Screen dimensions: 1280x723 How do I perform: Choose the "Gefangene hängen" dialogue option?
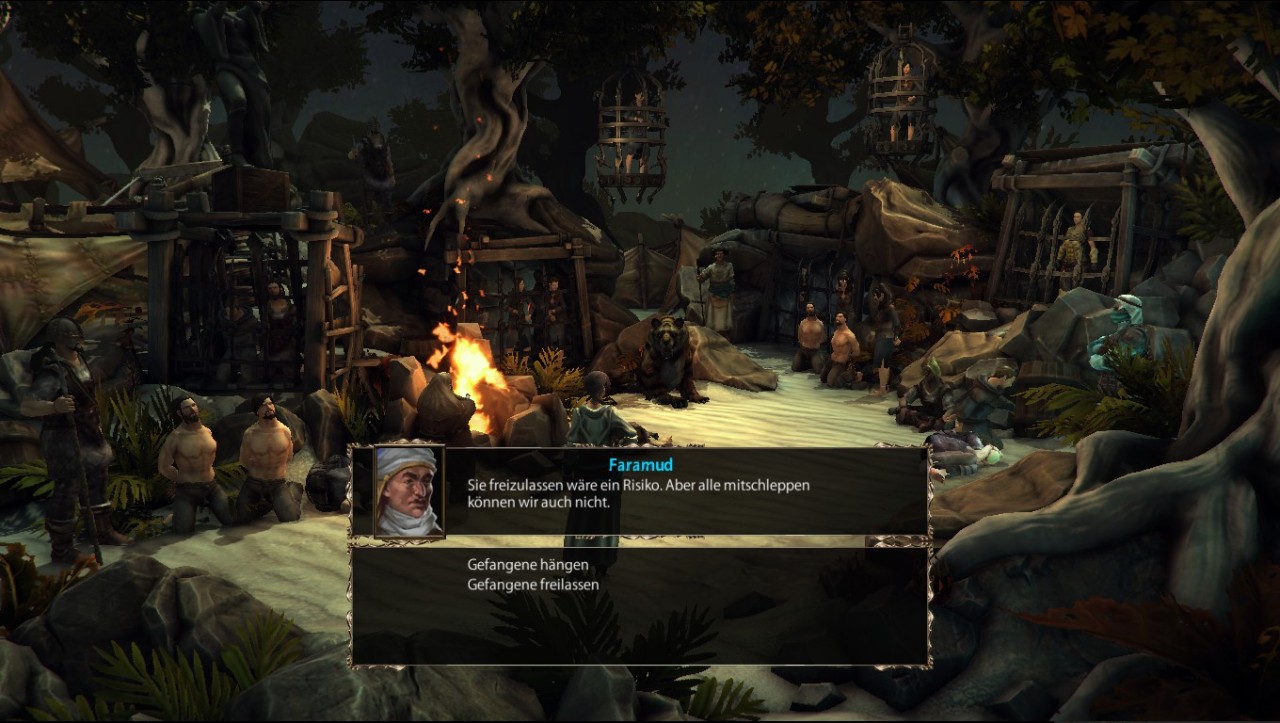[528, 565]
